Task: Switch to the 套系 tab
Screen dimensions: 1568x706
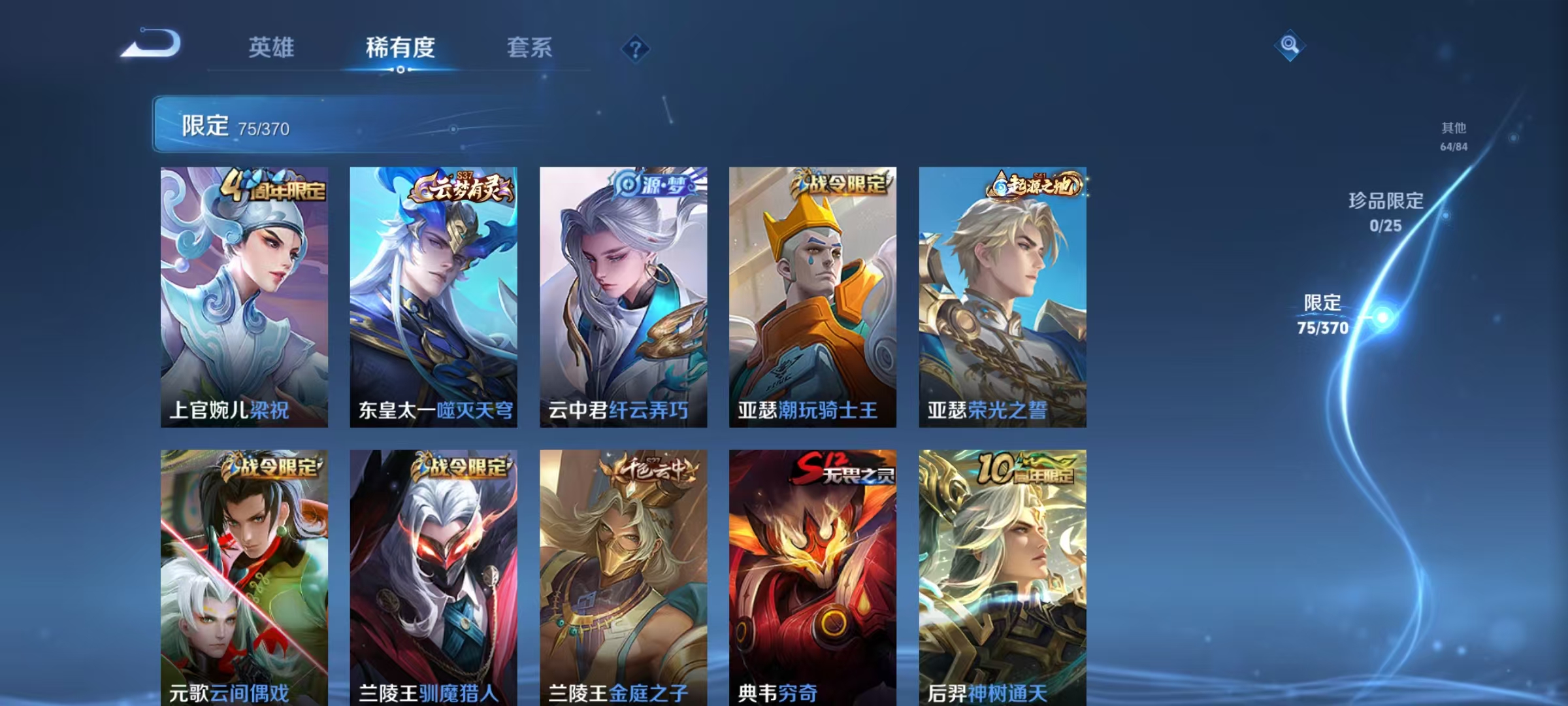Action: pyautogui.click(x=531, y=48)
